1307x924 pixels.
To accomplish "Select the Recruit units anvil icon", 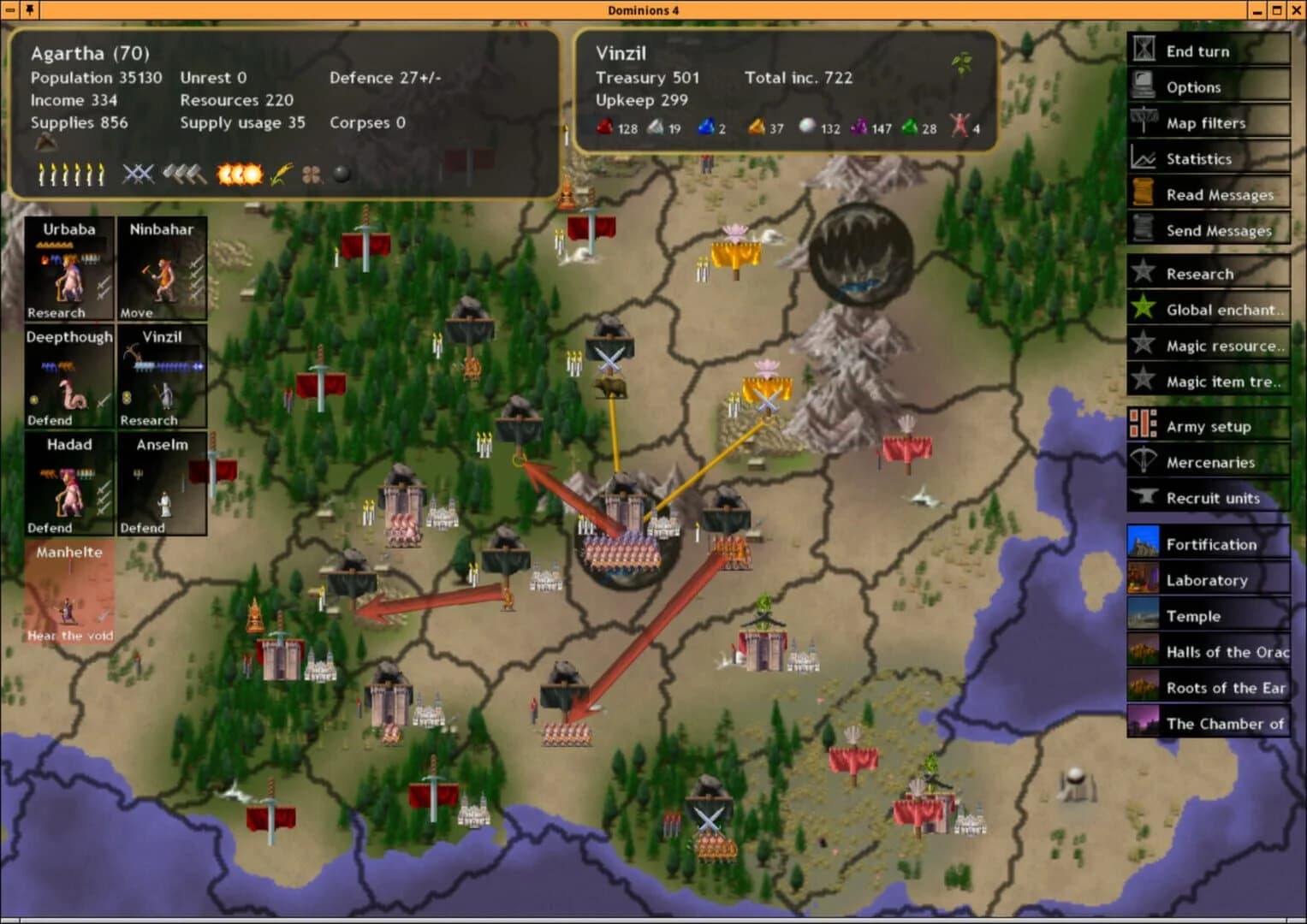I will tap(1143, 498).
